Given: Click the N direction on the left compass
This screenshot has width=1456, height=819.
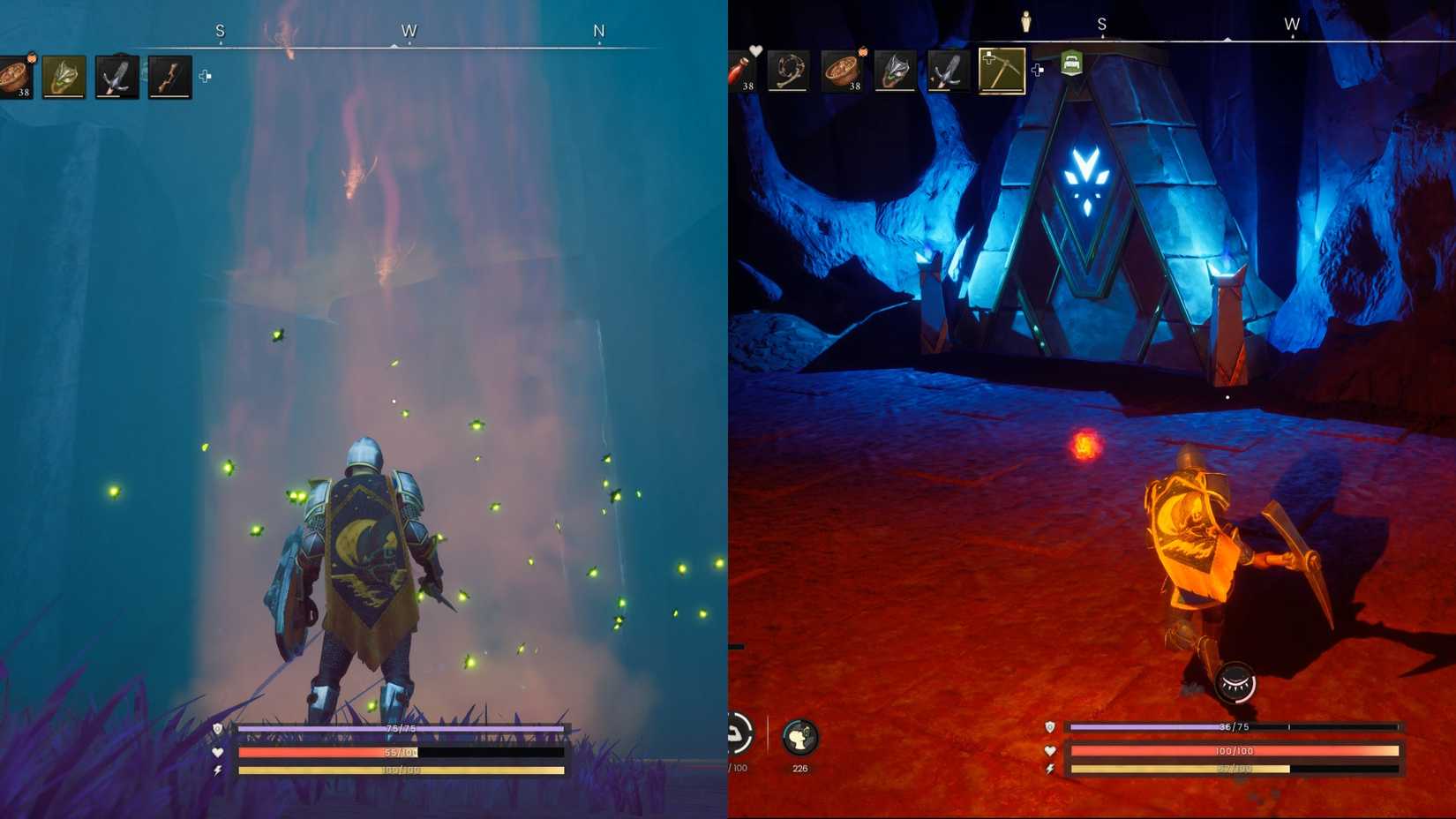Looking at the screenshot, I should coord(598,29).
